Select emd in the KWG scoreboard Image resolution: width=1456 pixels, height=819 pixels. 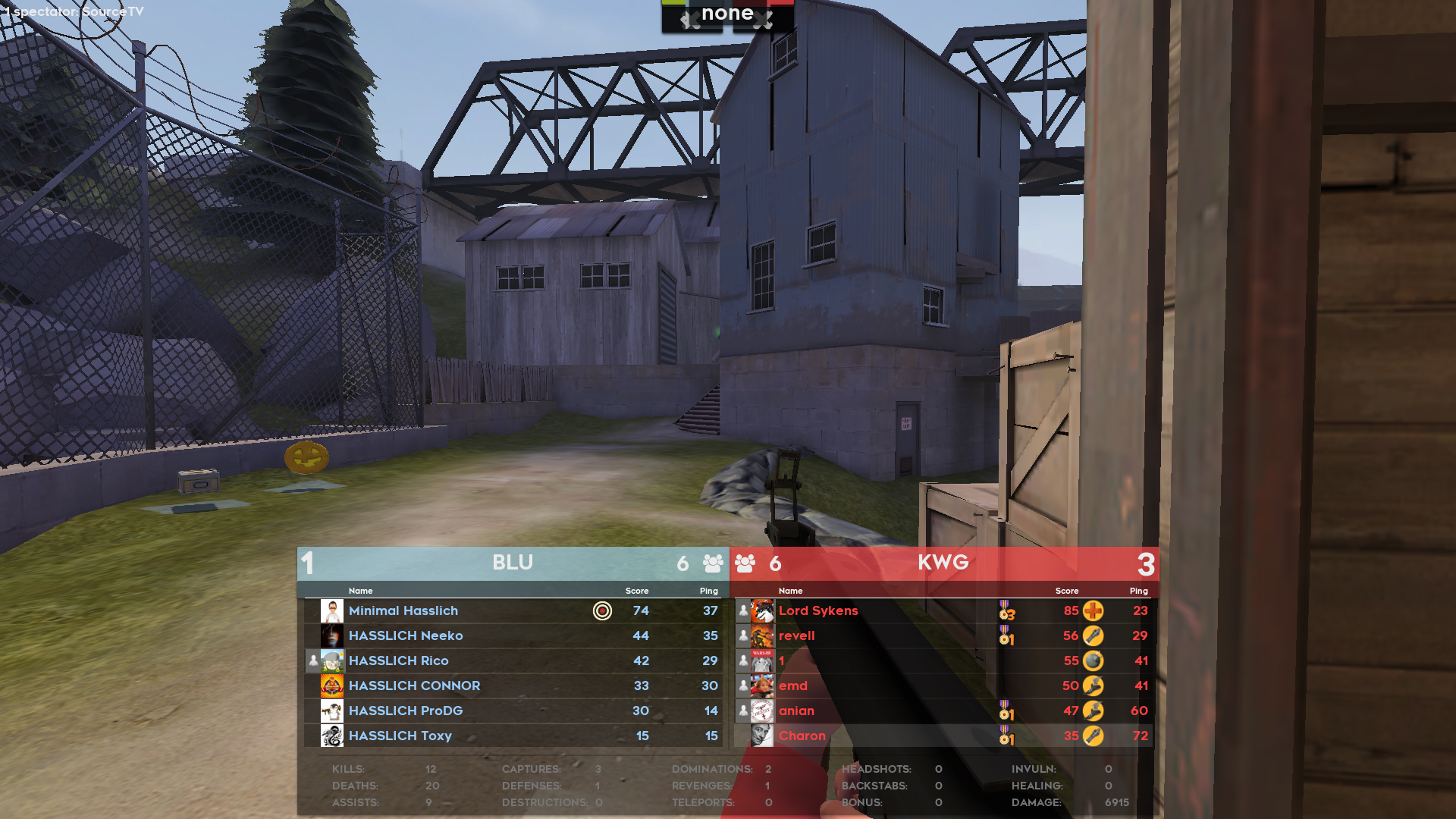[793, 686]
